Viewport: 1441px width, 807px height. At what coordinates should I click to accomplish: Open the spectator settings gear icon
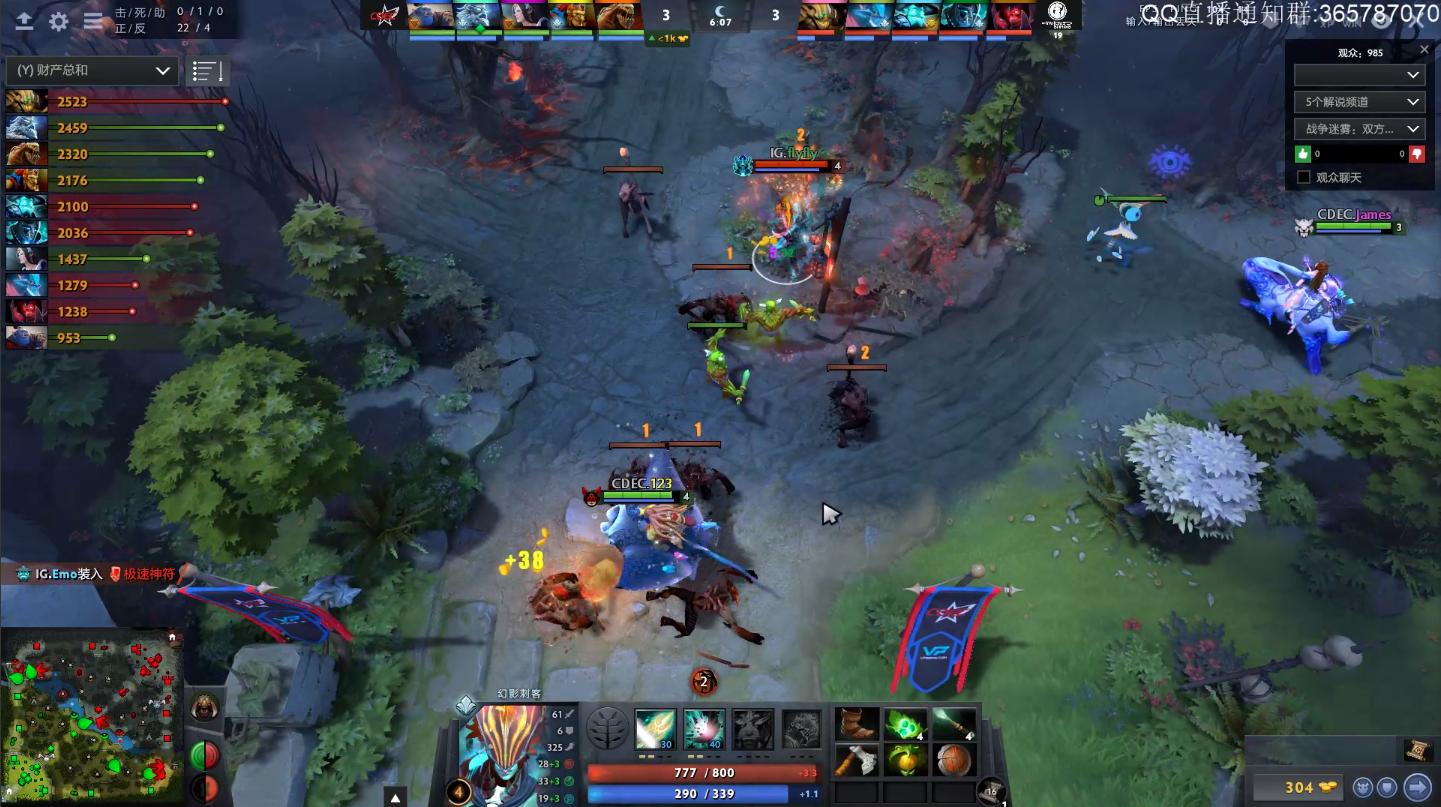point(56,21)
